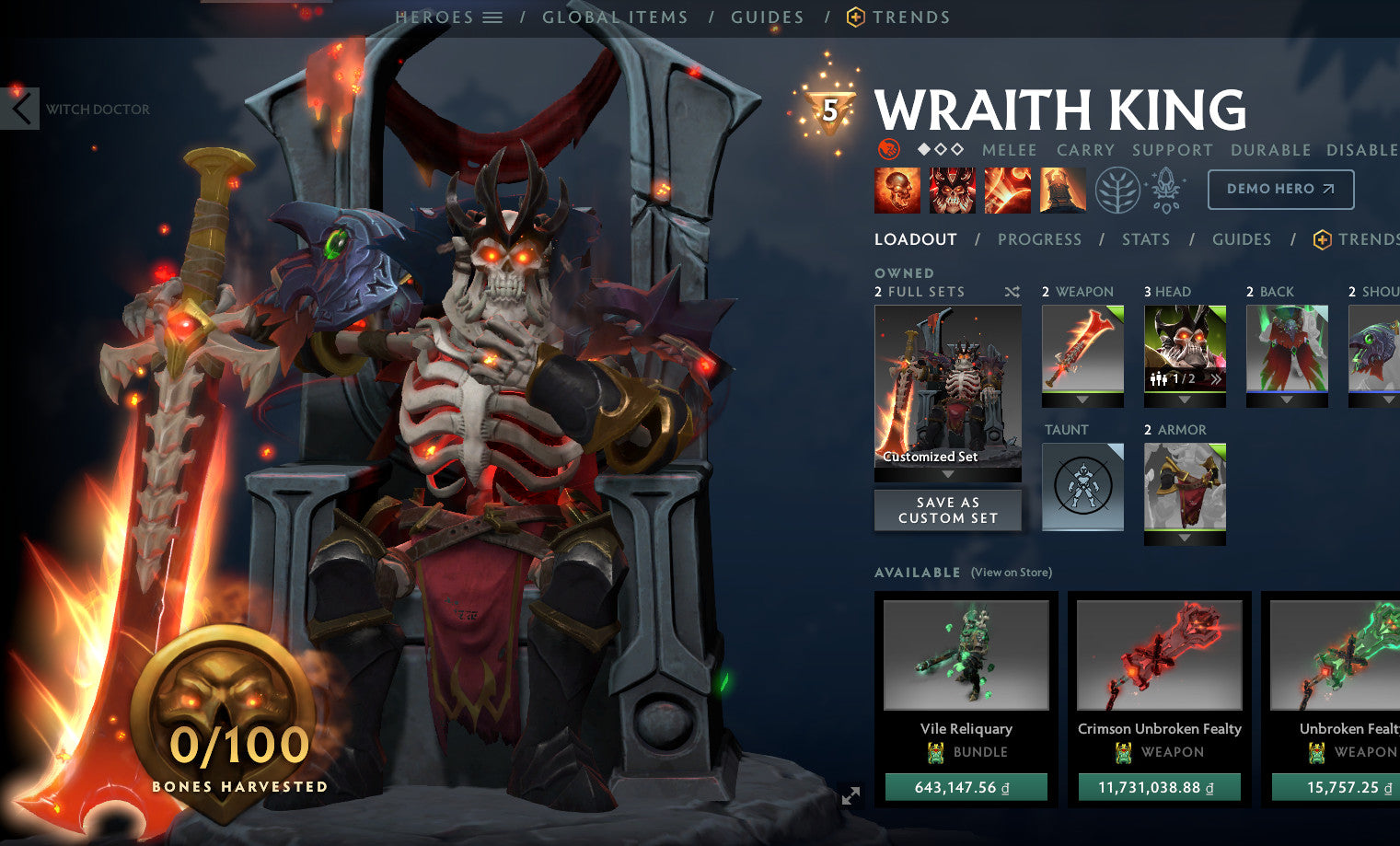Screen dimensions: 1400x846
Task: Open the View on Store link
Action: tap(1010, 572)
